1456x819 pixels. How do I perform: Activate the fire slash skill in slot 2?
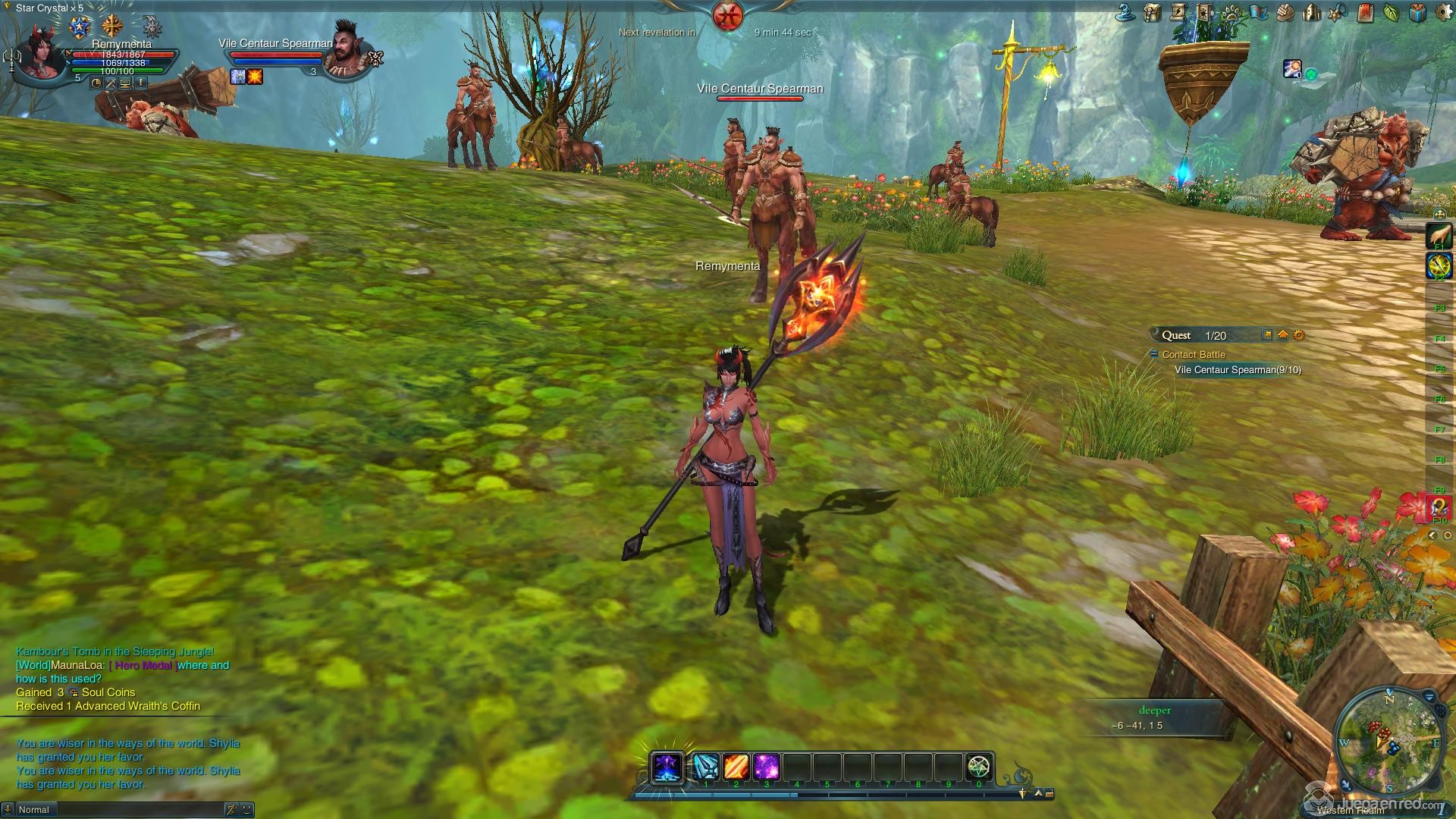pos(736,767)
